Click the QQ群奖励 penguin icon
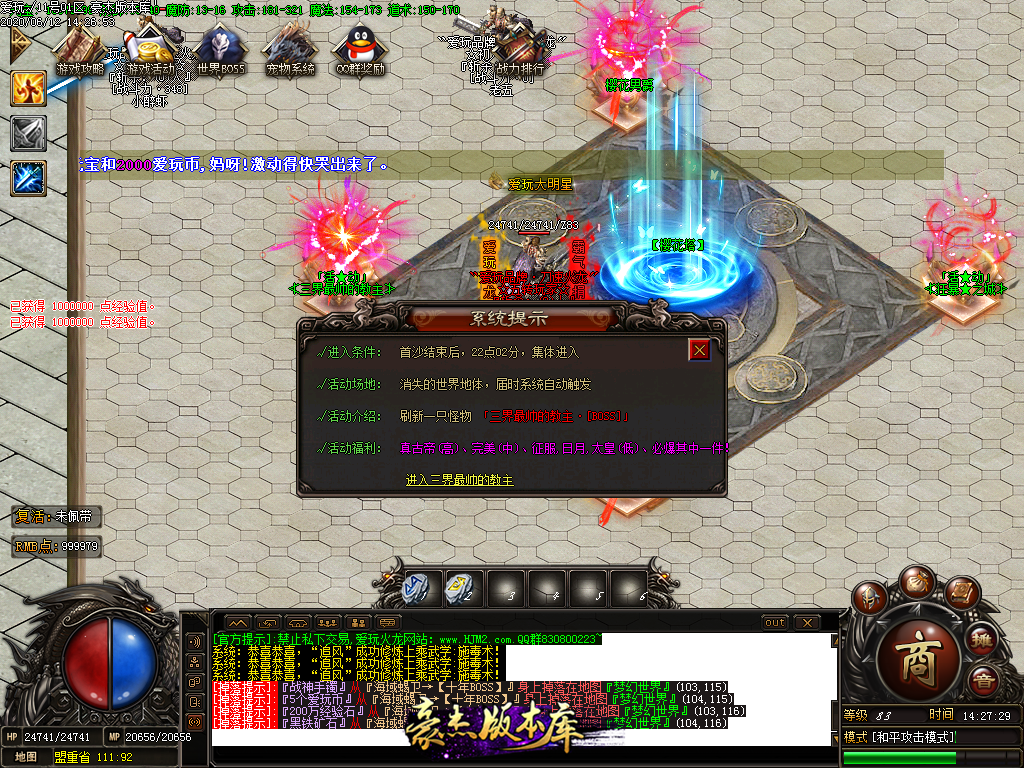The width and height of the screenshot is (1024, 768). [359, 48]
